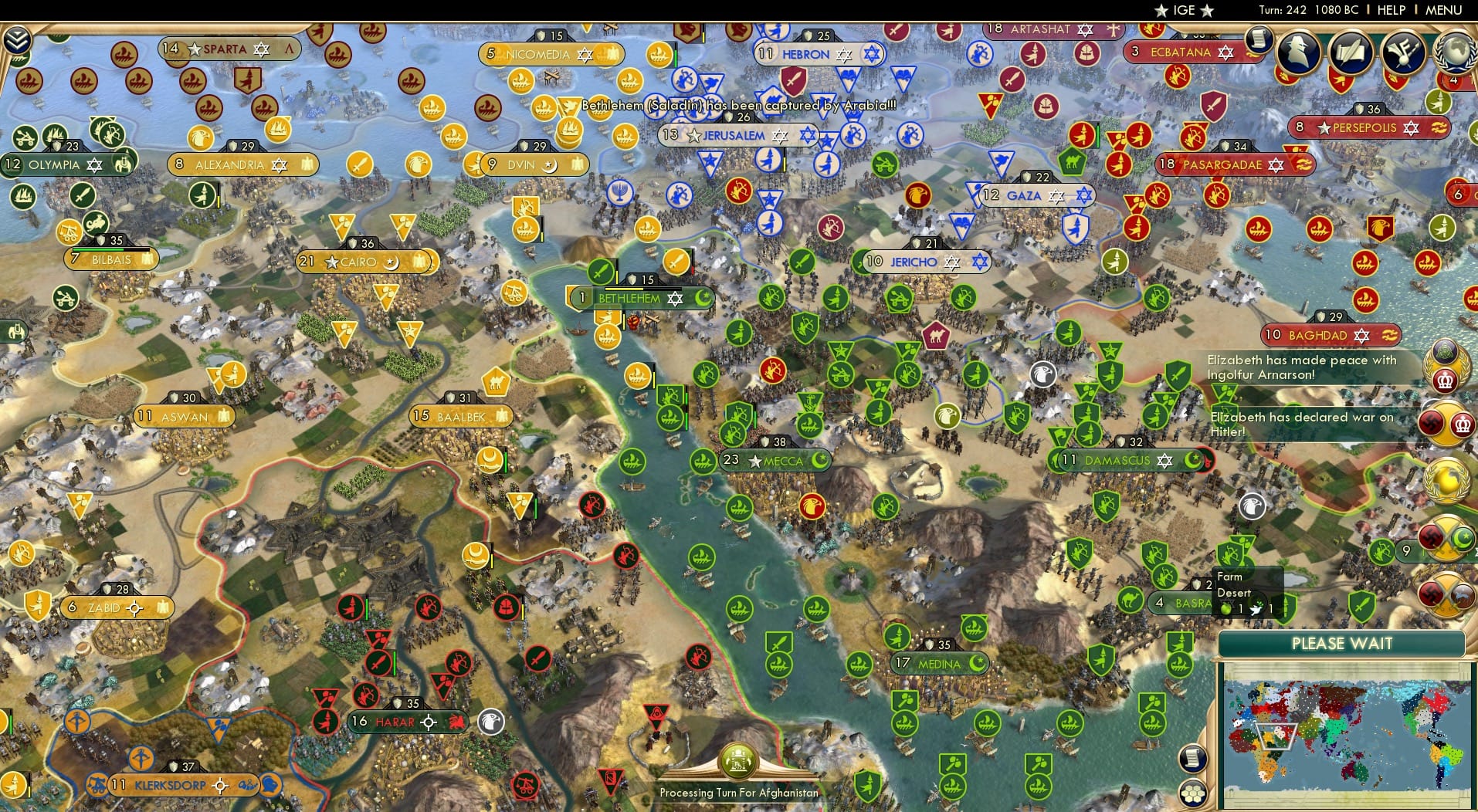Click the crossed-swords war declaration notification bubble
Viewport: 1478px width, 812px height.
click(1446, 534)
